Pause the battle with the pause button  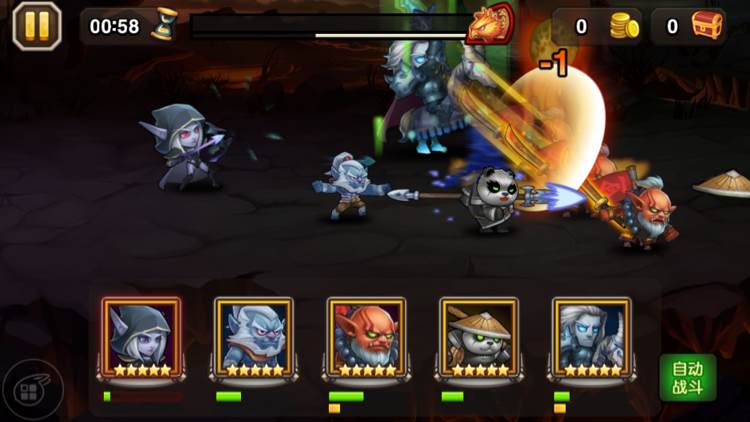[37, 26]
